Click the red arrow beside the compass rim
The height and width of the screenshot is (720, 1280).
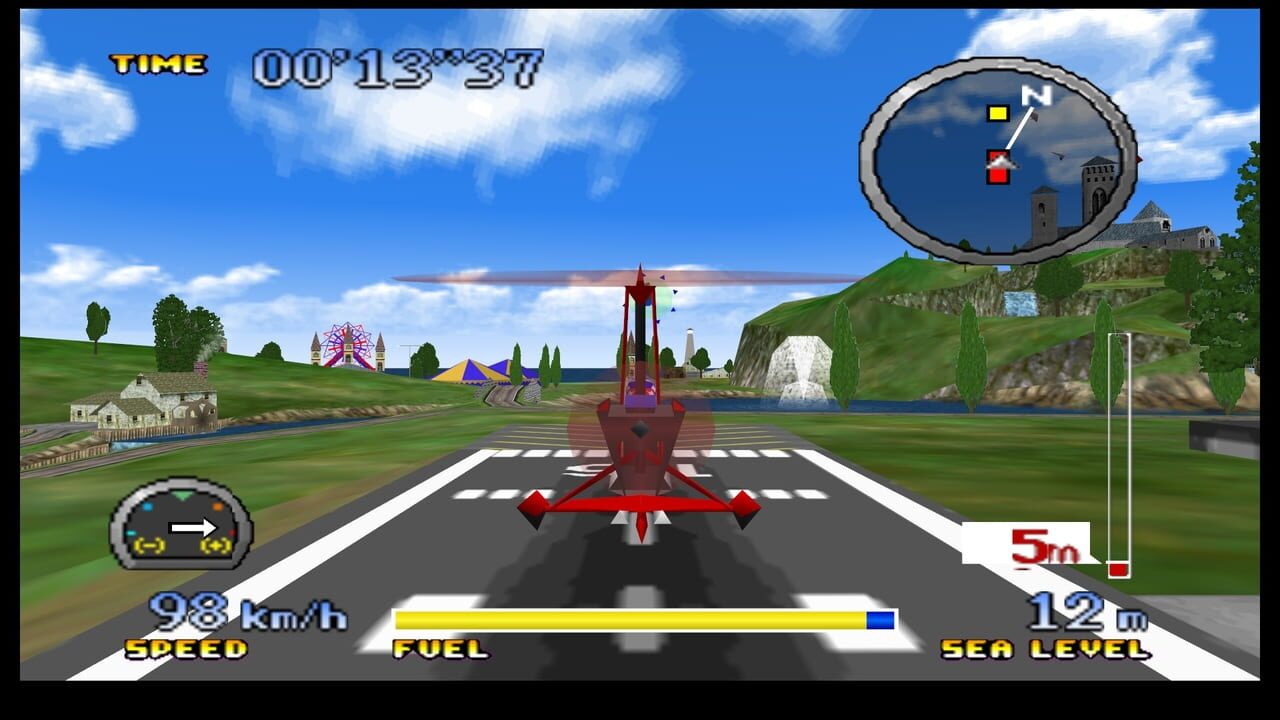click(x=1140, y=160)
